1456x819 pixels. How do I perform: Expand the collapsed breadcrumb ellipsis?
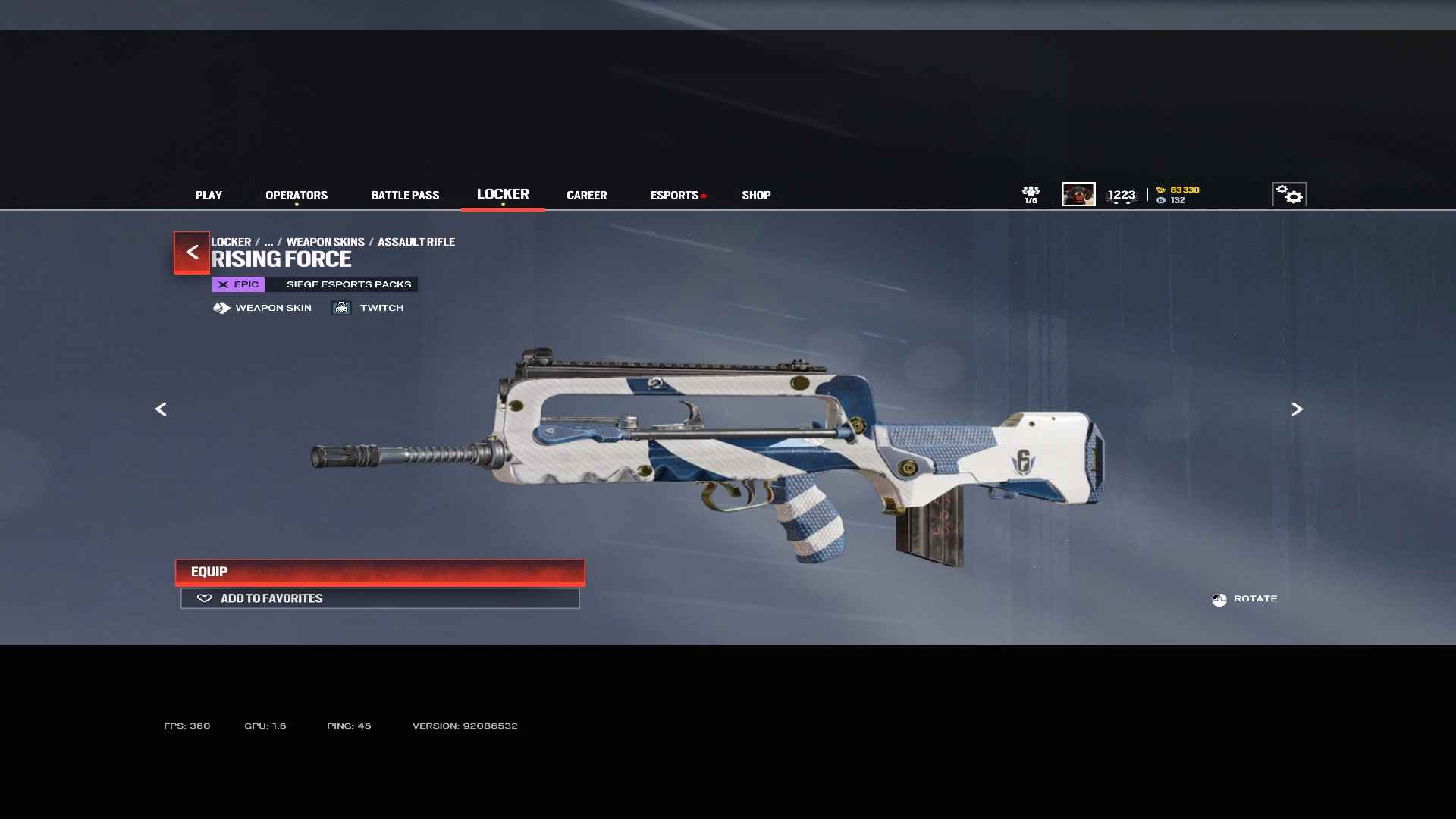(268, 242)
